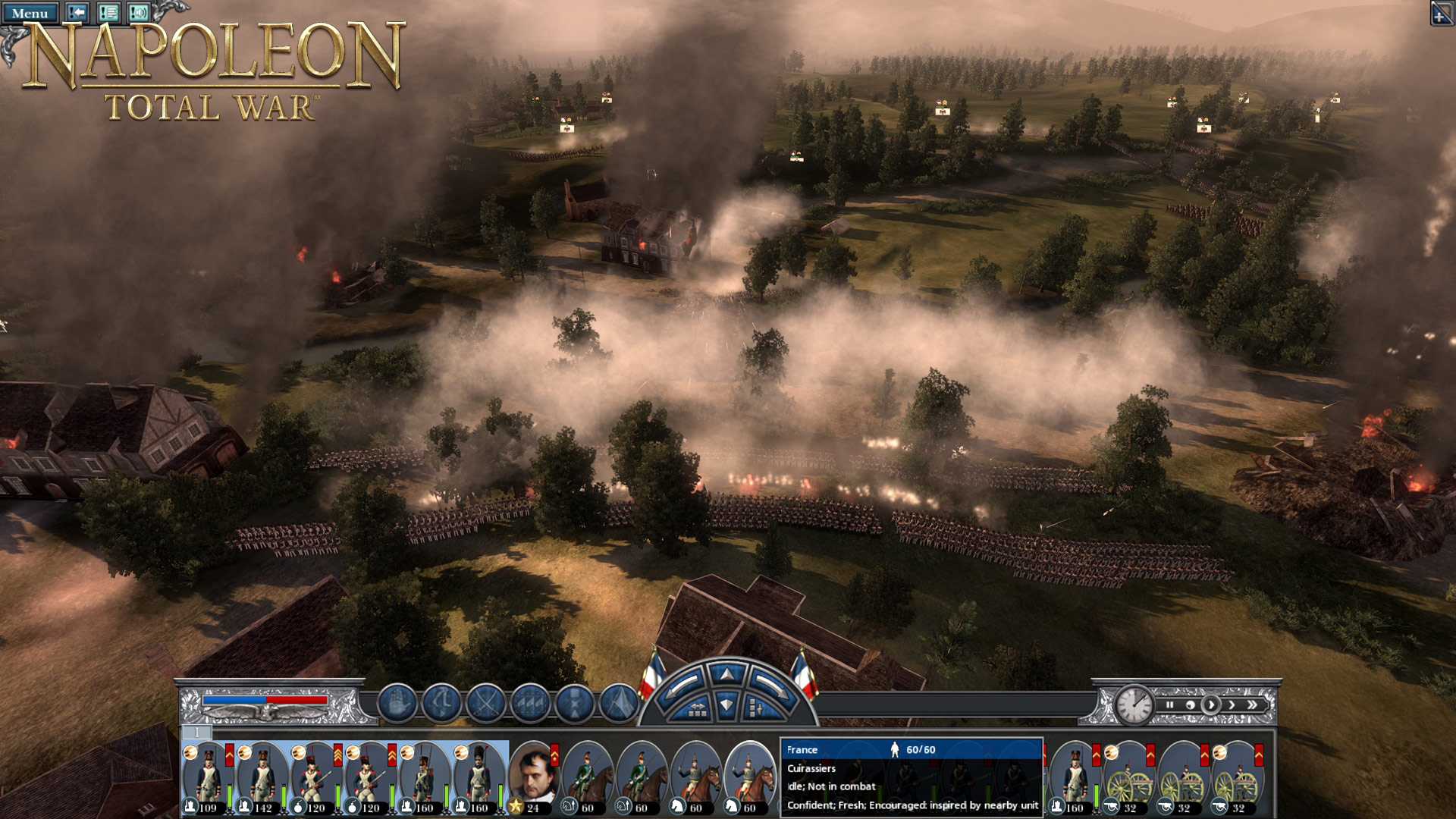Activate the halt open-hand order
The width and height of the screenshot is (1456, 819).
pyautogui.click(x=397, y=703)
